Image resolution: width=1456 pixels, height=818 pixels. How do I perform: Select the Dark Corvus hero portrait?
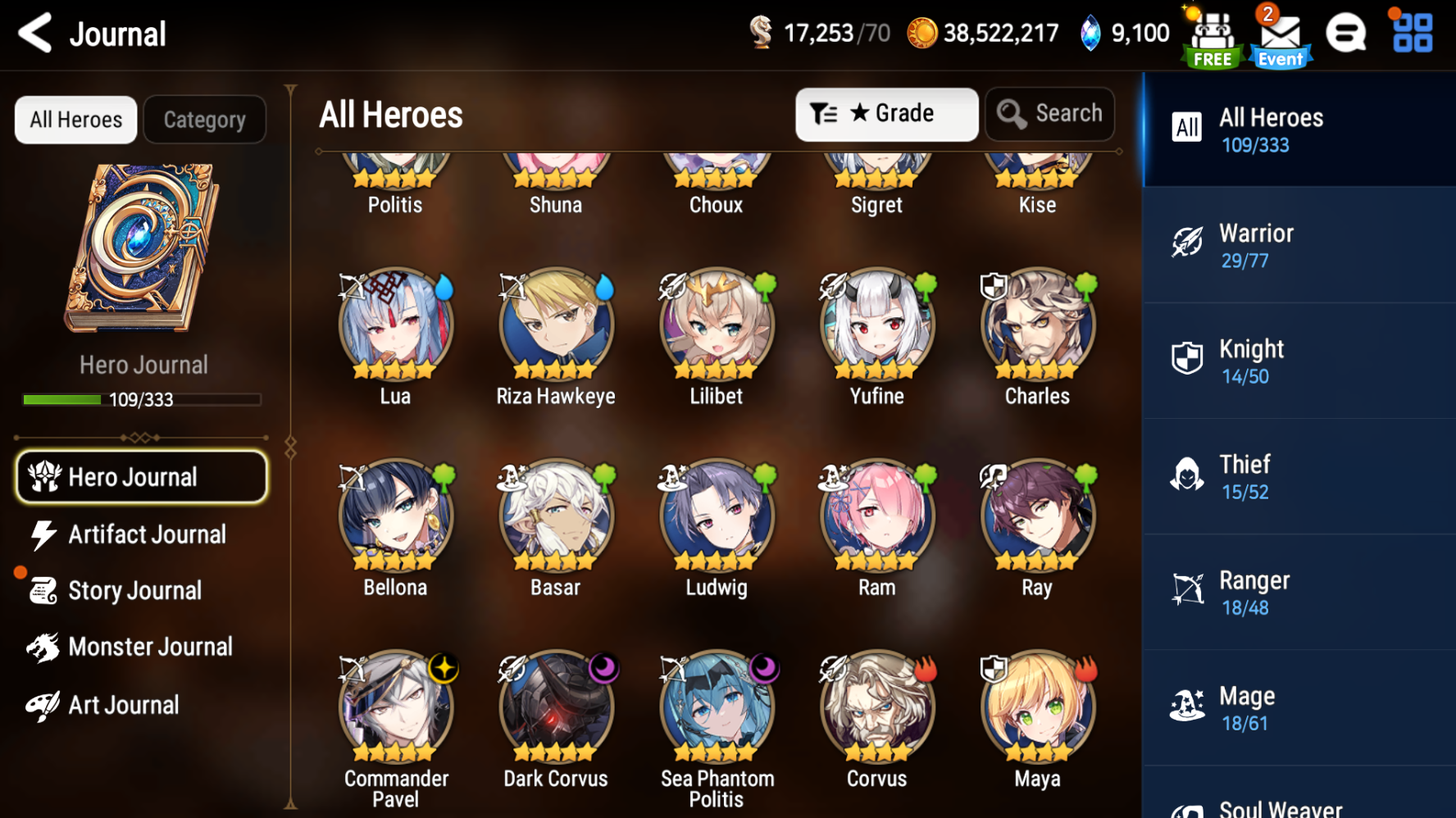pyautogui.click(x=555, y=707)
